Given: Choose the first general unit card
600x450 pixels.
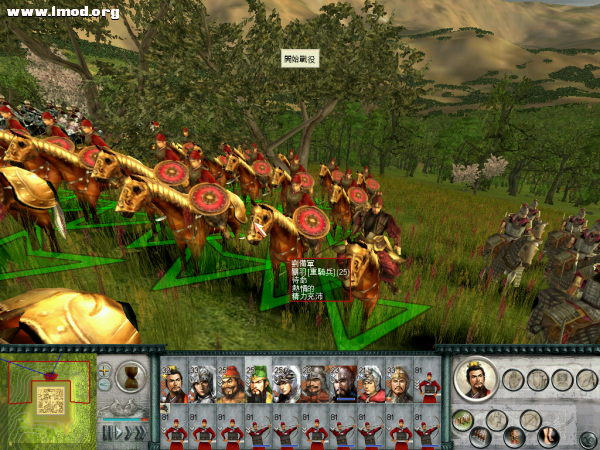Looking at the screenshot, I should (x=175, y=383).
